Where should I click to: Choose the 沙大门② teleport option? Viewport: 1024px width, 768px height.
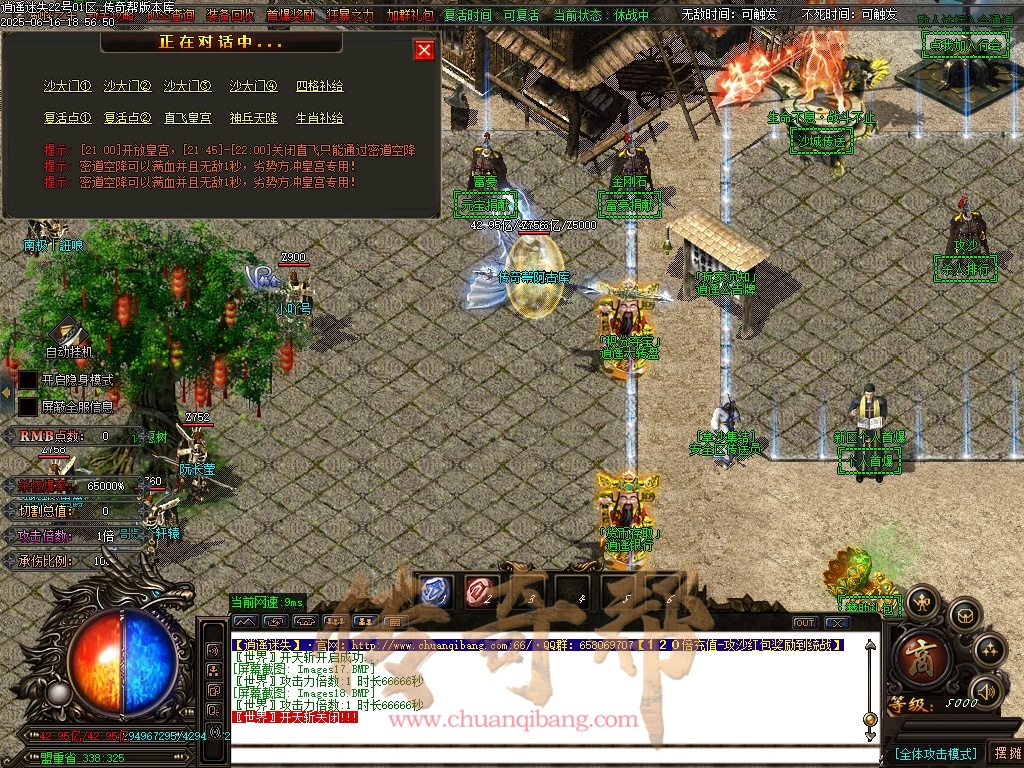click(127, 87)
